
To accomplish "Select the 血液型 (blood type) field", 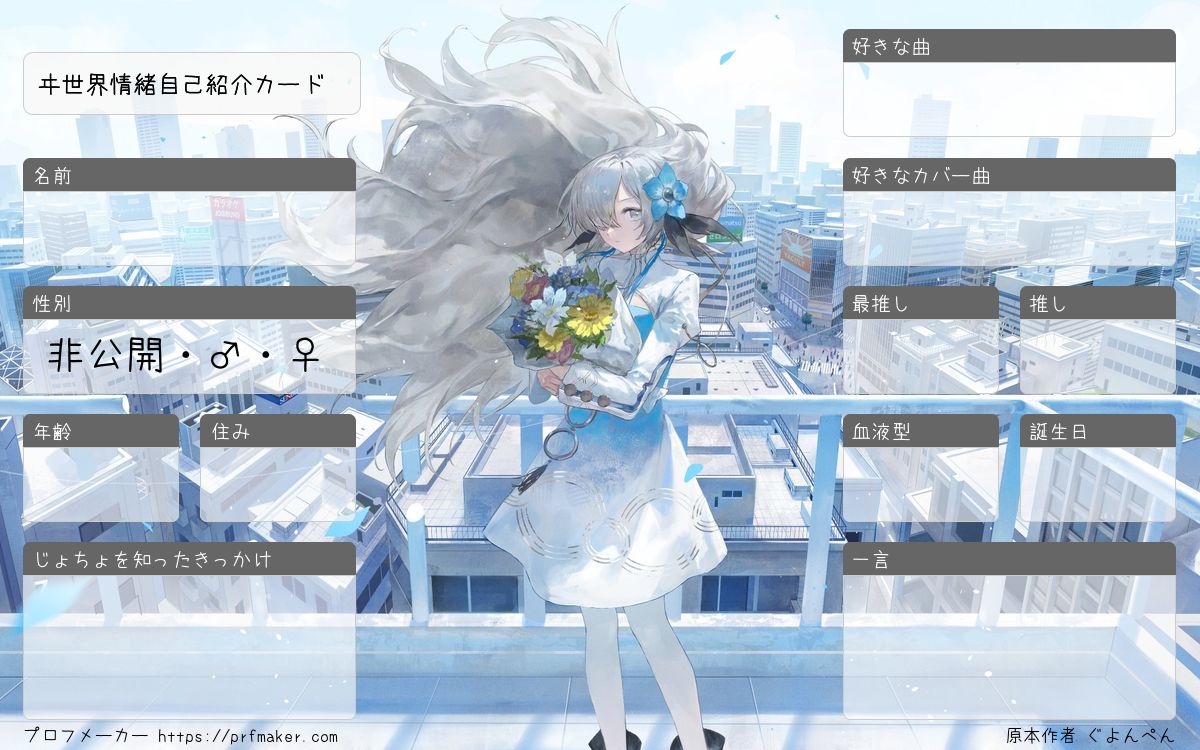I will tap(921, 484).
